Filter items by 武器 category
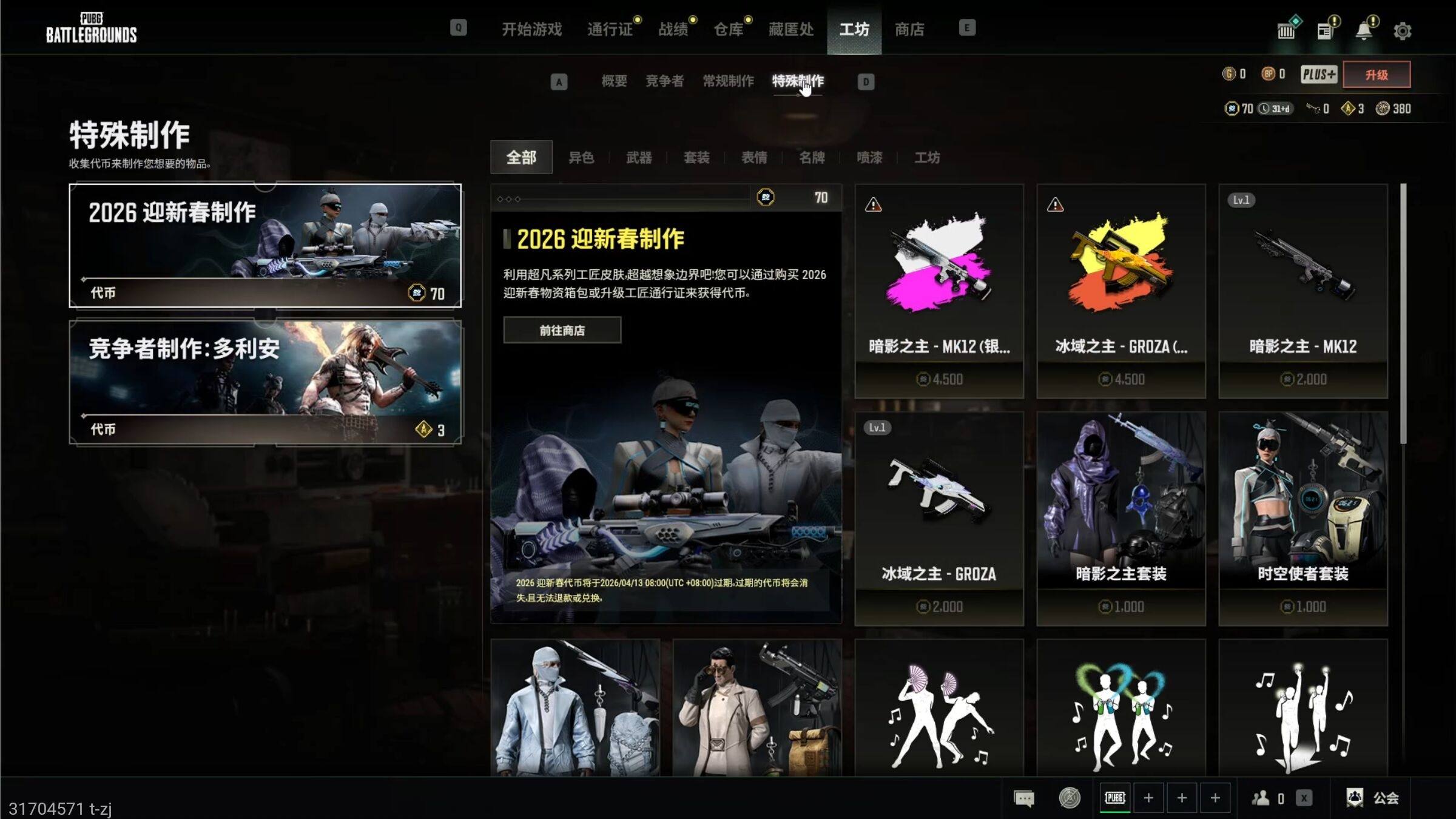 (639, 158)
